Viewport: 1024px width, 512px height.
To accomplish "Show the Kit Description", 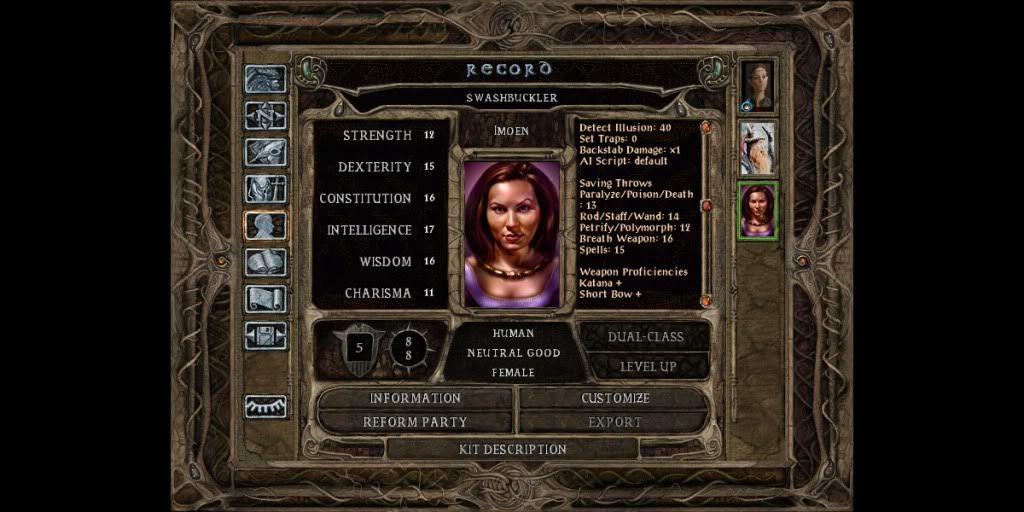I will [x=512, y=449].
